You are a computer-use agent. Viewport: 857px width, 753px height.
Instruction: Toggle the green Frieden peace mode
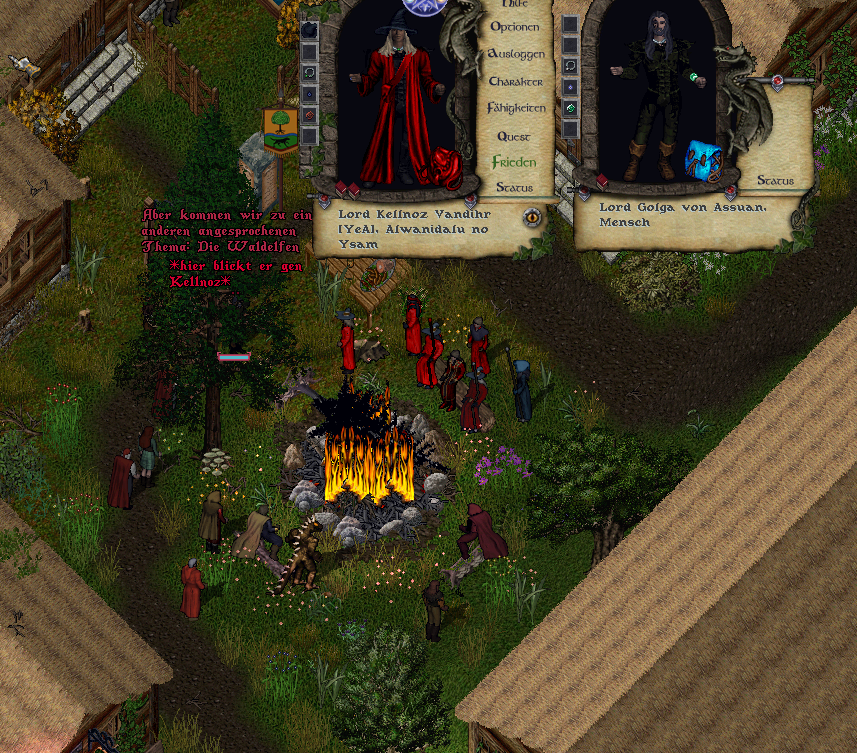coord(514,162)
